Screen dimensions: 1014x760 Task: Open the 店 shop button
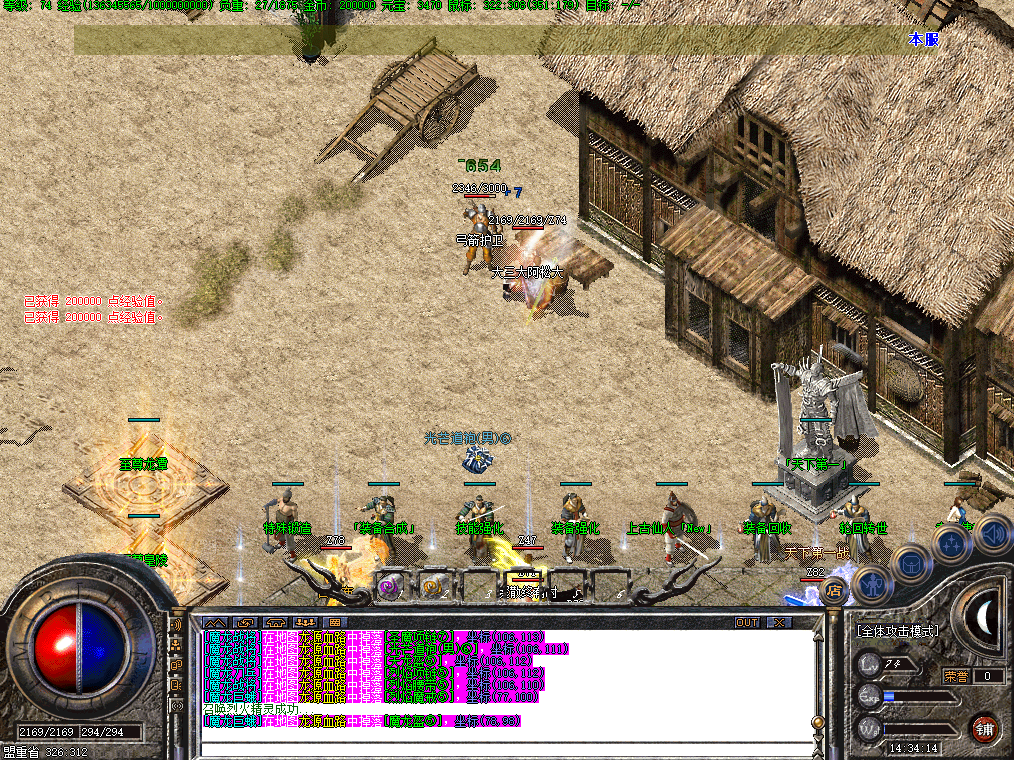(833, 592)
